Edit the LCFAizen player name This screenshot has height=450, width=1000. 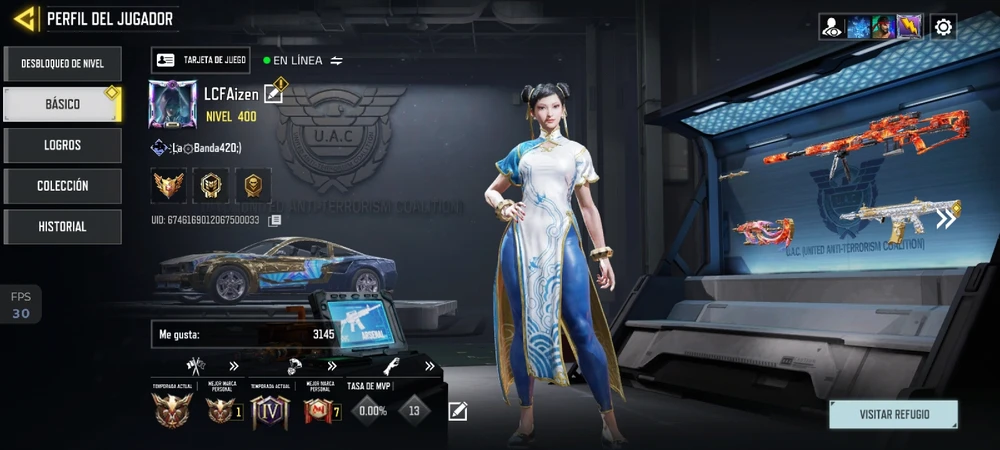coord(273,94)
